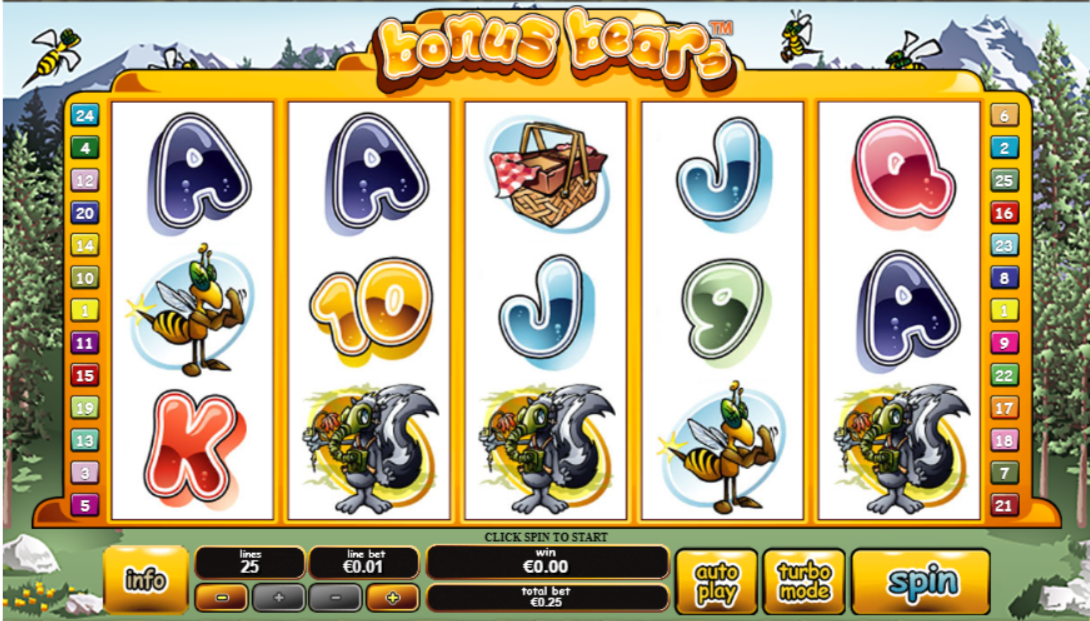This screenshot has width=1090, height=621.
Task: Select payline number 24
Action: 85,116
